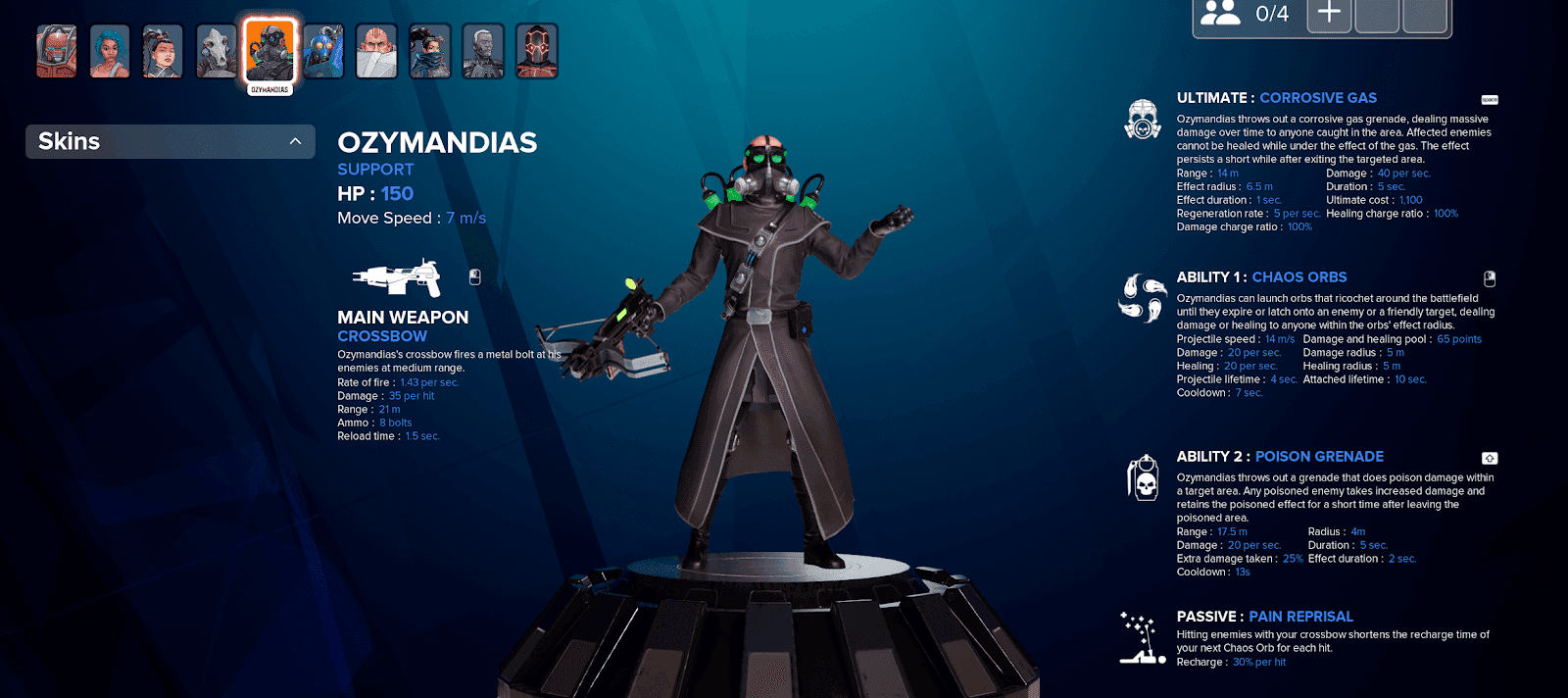The image size is (1568, 698).
Task: Click the Pain Reprisal passive icon
Action: 1140,638
